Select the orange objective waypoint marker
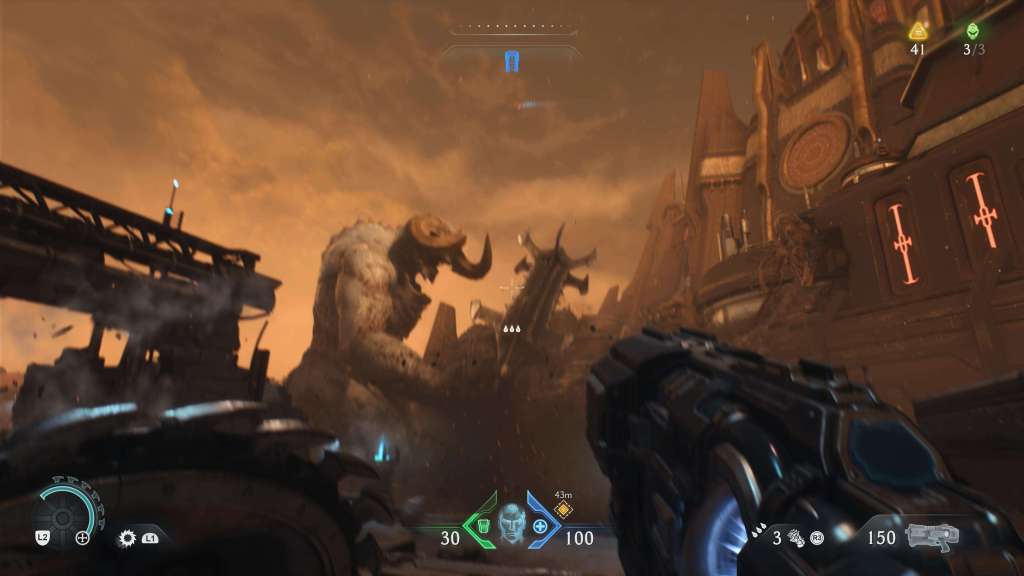Screen dimensions: 1024x576 click(x=563, y=509)
